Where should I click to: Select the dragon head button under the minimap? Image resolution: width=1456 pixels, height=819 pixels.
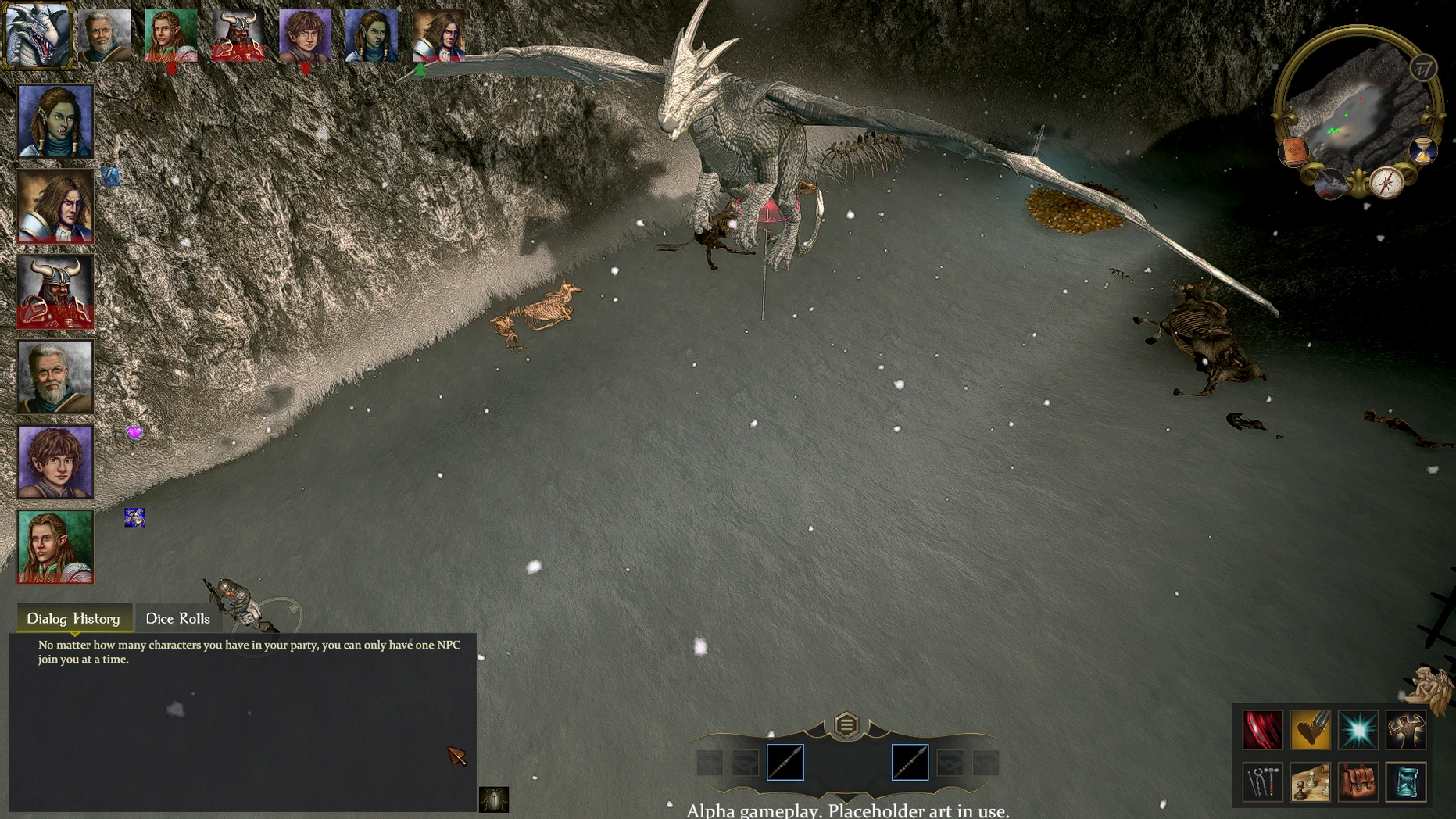1330,185
